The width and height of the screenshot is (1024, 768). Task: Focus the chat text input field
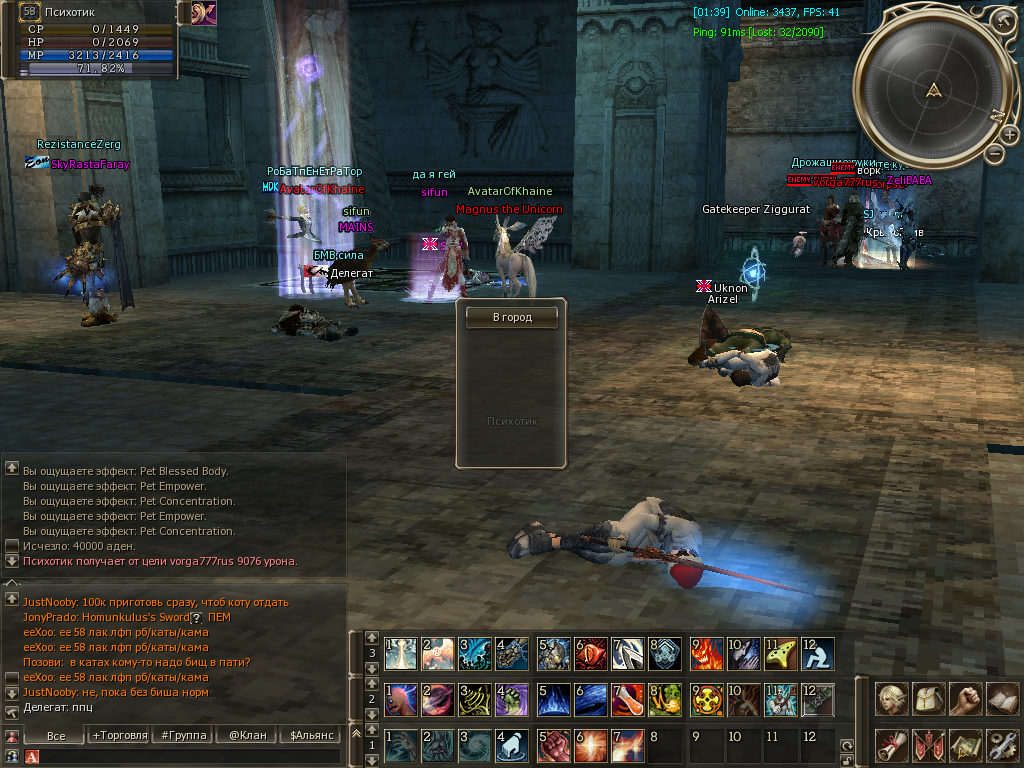[x=190, y=757]
